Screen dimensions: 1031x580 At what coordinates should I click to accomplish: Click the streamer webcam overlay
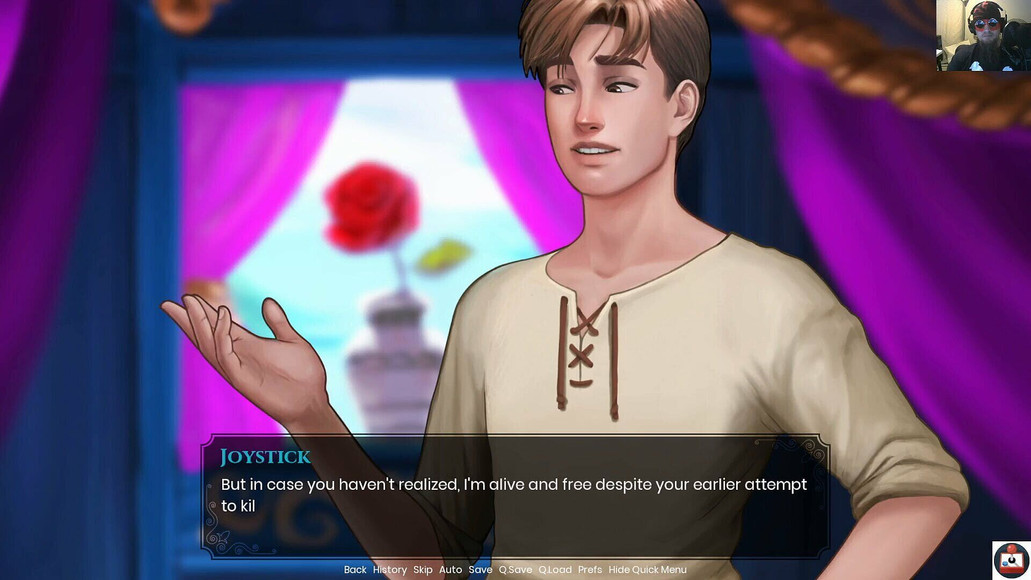983,36
